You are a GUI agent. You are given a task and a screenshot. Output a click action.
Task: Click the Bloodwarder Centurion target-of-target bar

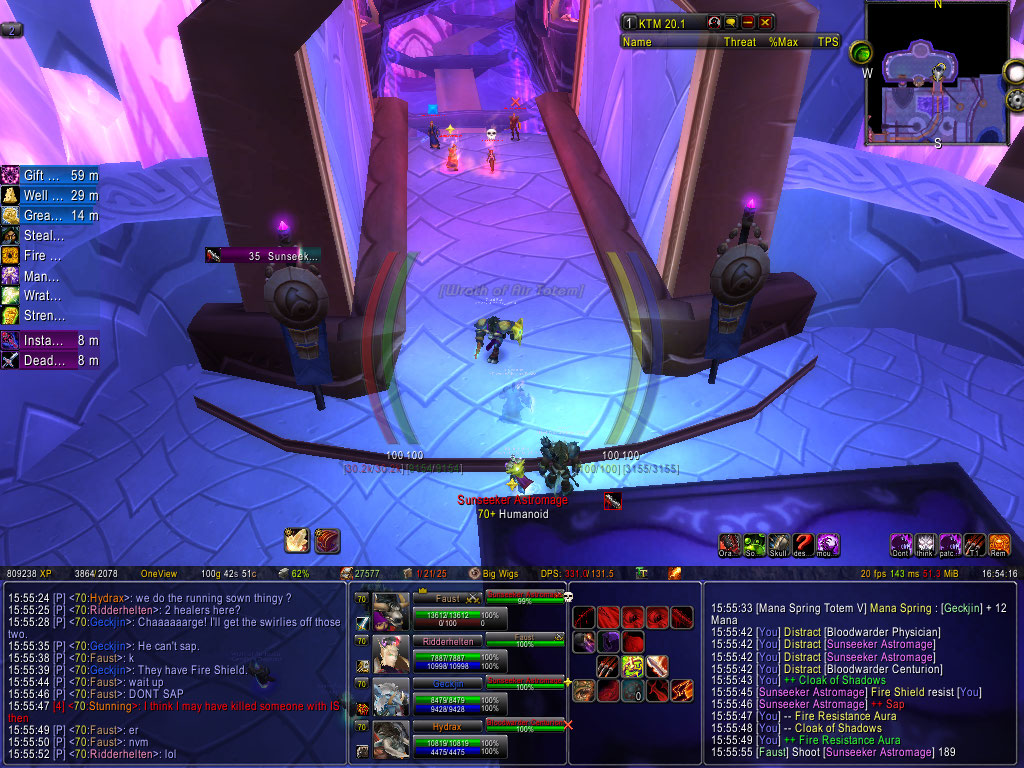click(525, 722)
